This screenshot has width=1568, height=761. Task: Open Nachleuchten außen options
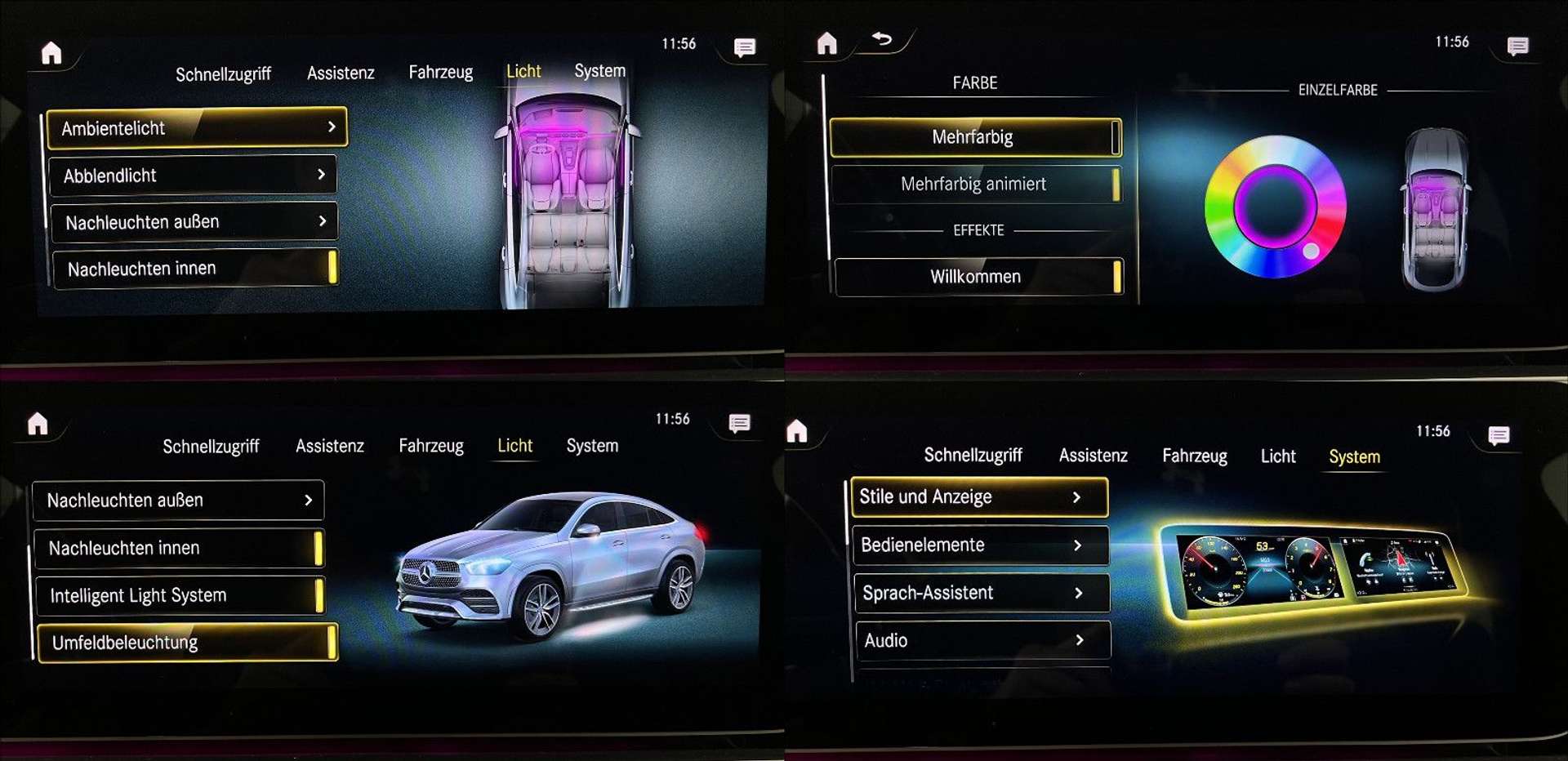[194, 221]
